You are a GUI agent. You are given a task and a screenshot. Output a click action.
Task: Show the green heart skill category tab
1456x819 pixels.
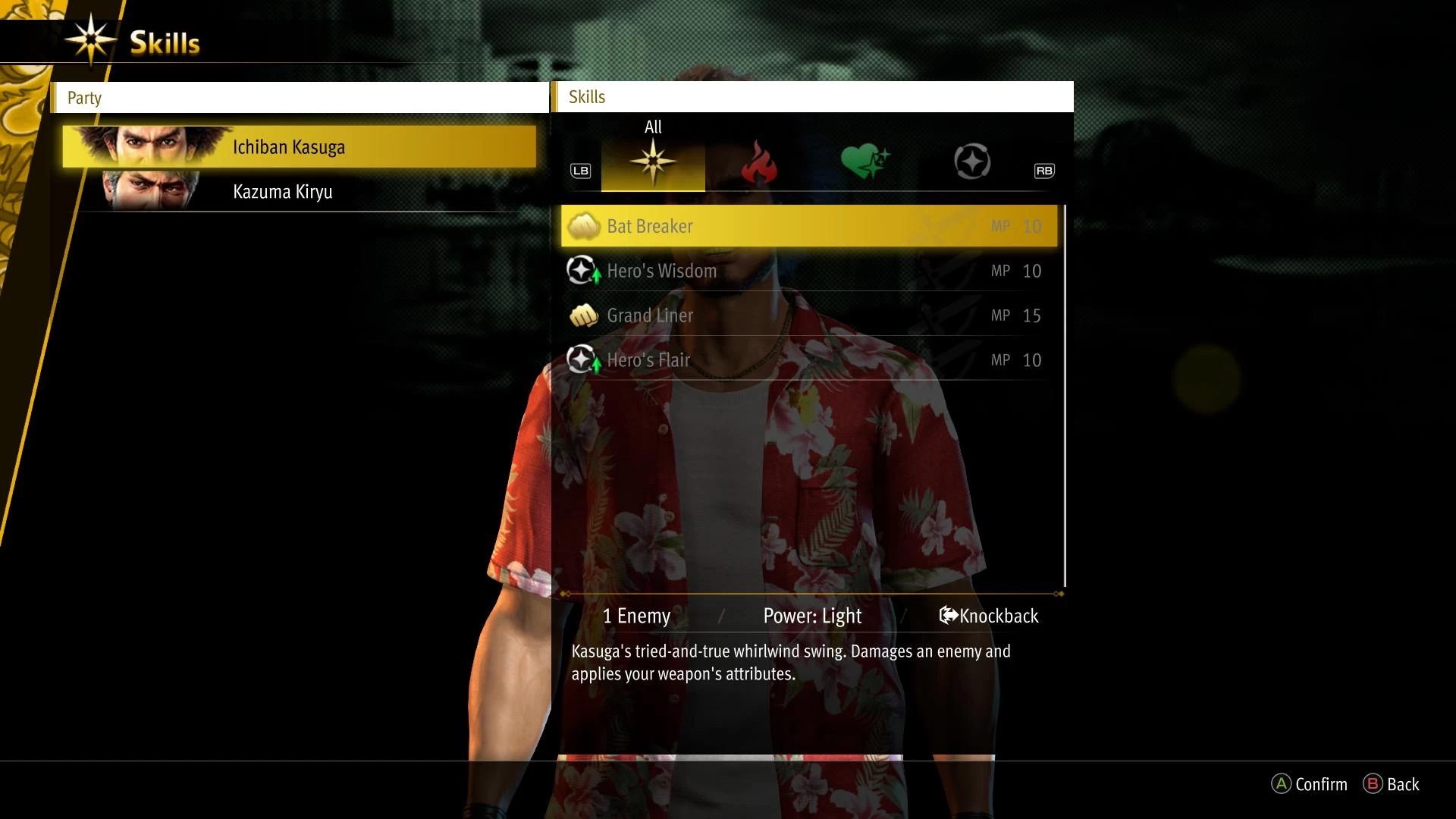tap(865, 162)
